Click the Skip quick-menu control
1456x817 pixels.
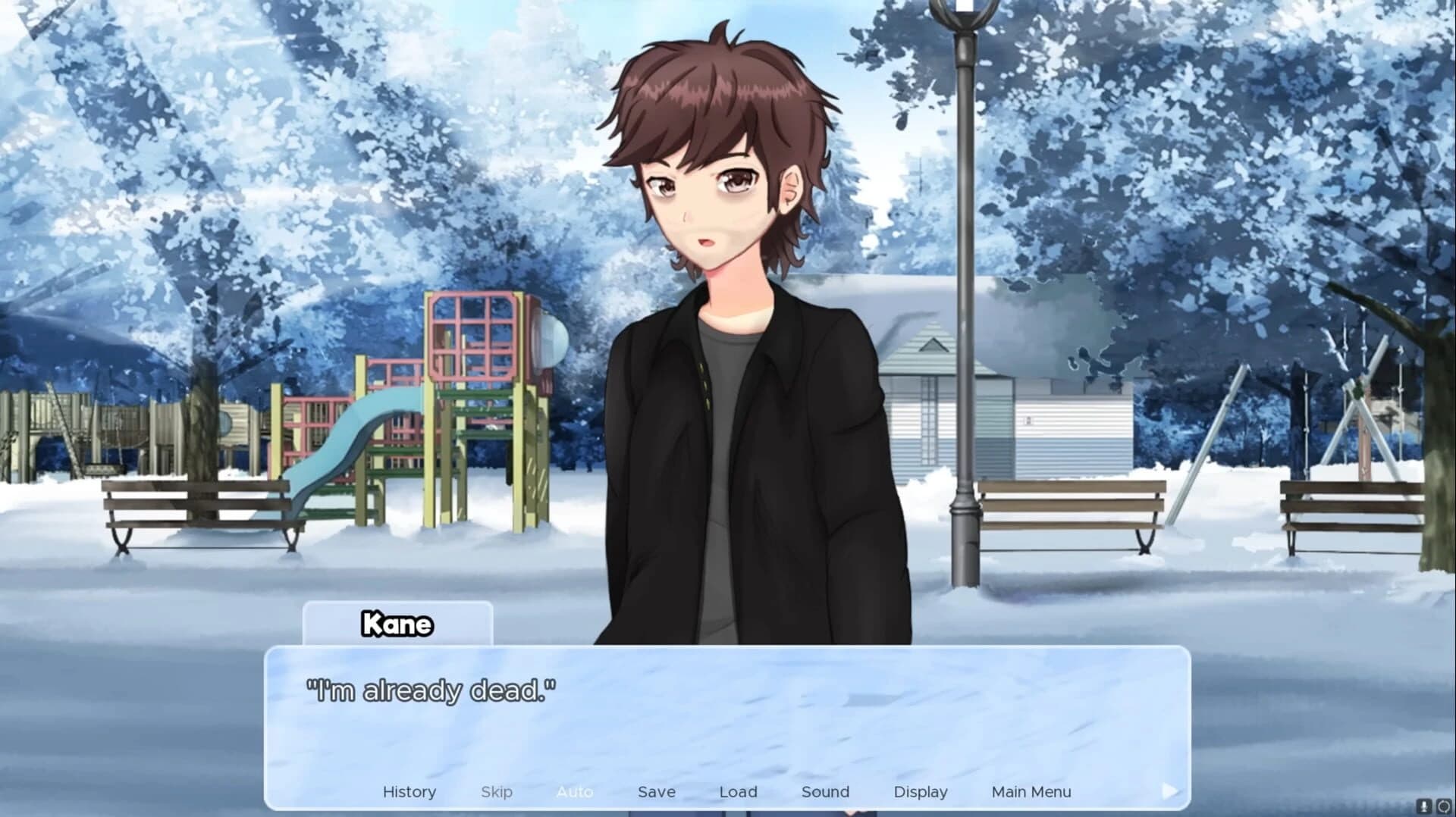pos(497,791)
